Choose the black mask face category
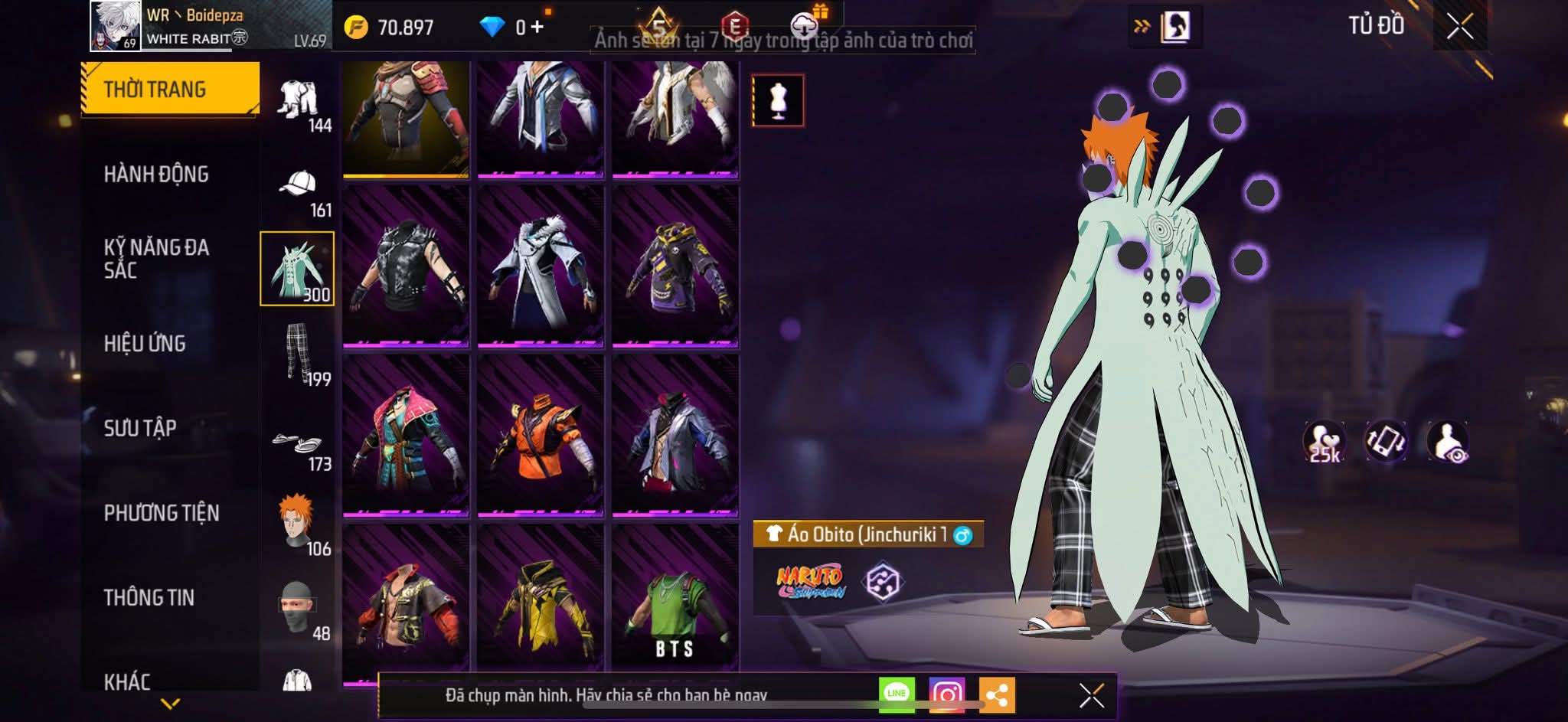The height and width of the screenshot is (722, 1568). click(299, 609)
